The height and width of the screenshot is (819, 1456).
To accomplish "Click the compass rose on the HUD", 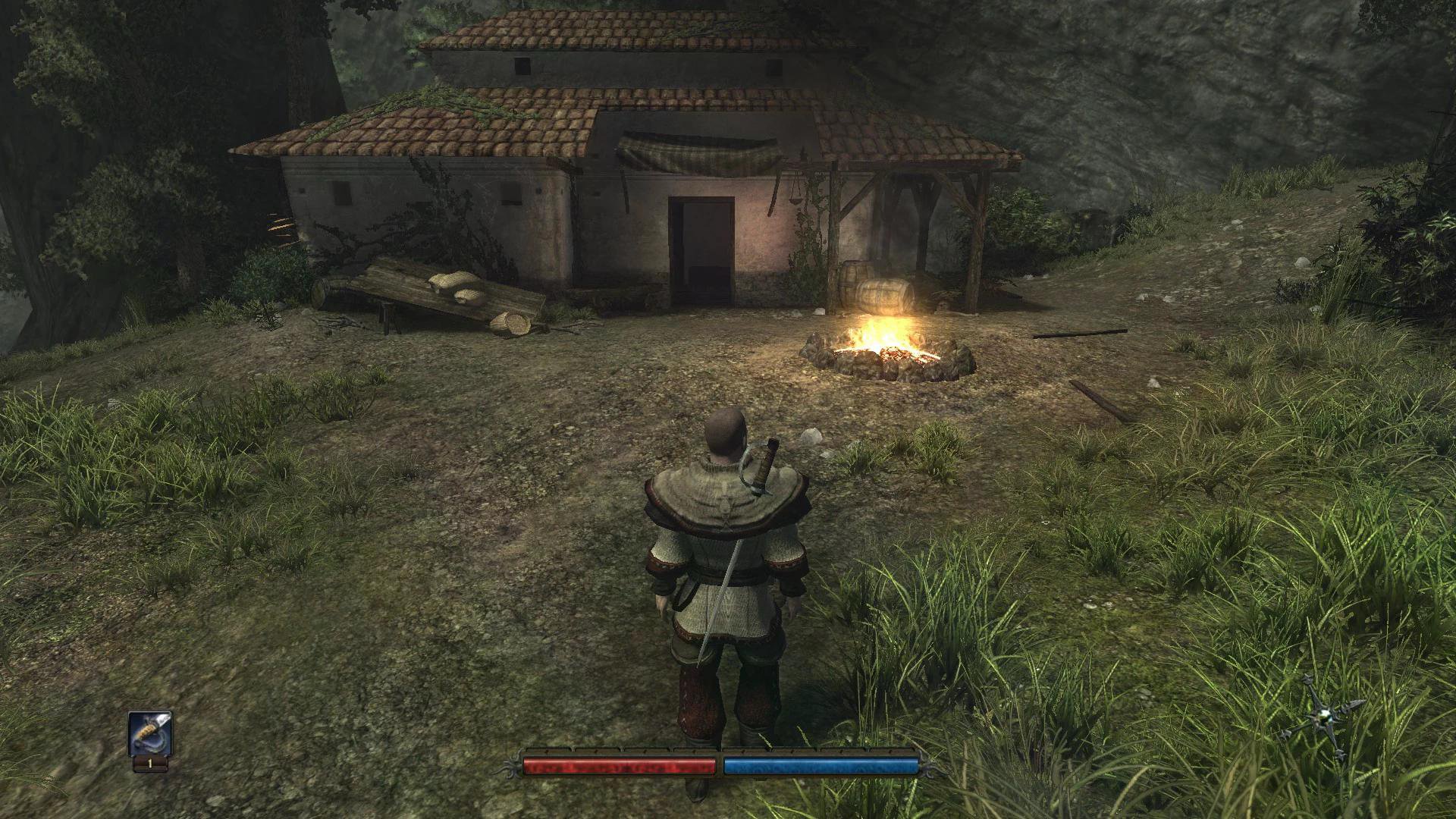I will click(1323, 716).
